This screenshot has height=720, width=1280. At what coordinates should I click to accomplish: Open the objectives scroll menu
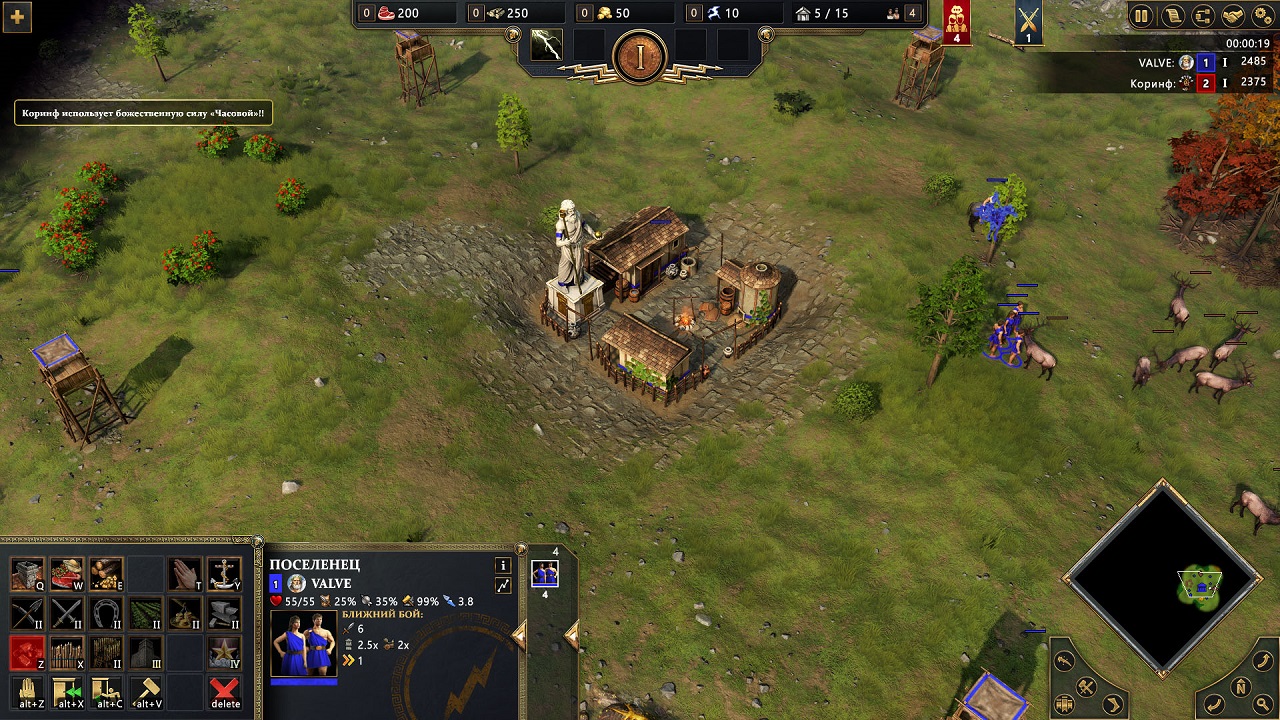[1173, 16]
